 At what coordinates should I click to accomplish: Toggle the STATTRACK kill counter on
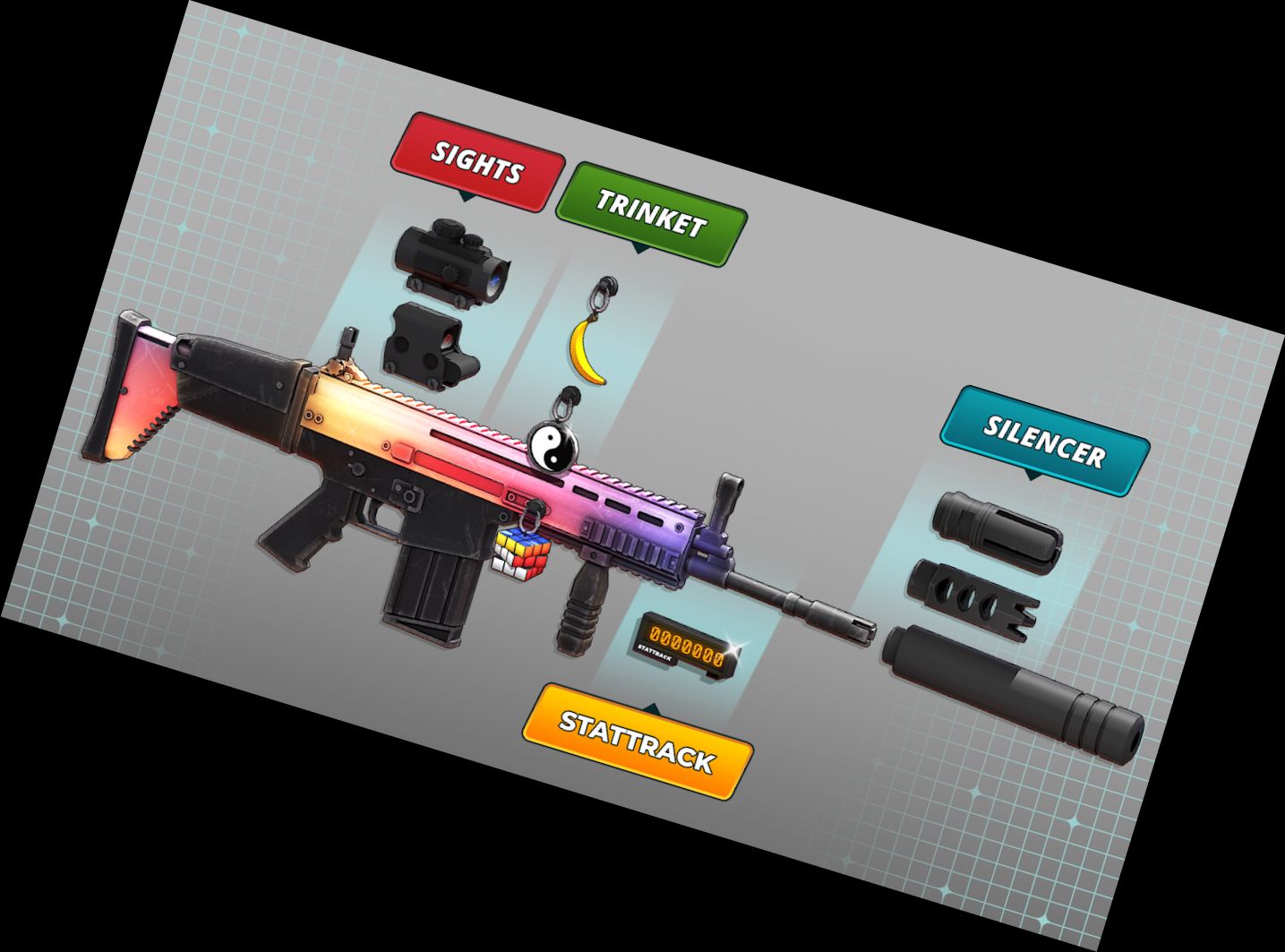pyautogui.click(x=685, y=643)
